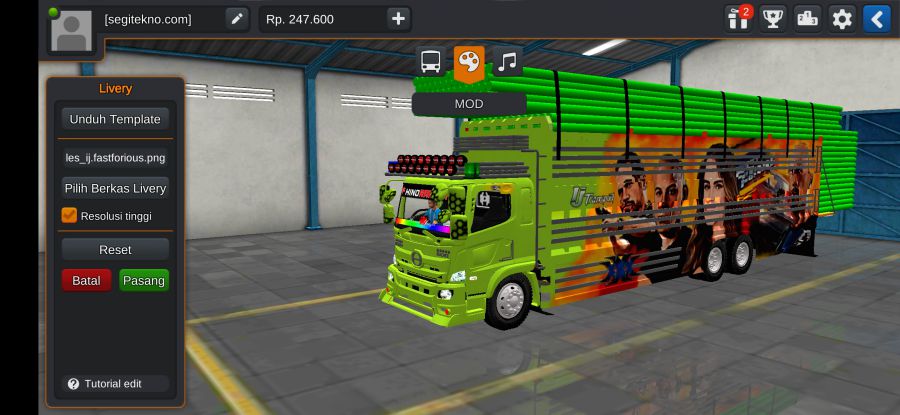900x415 pixels.
Task: Choose a file with Pilih Berkas Livery
Action: (x=115, y=188)
